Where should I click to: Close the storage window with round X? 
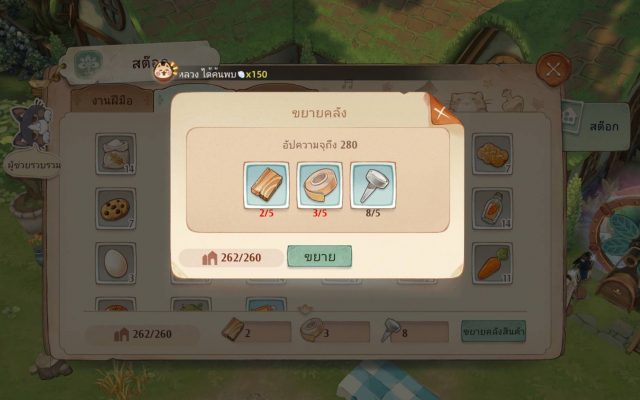551,70
